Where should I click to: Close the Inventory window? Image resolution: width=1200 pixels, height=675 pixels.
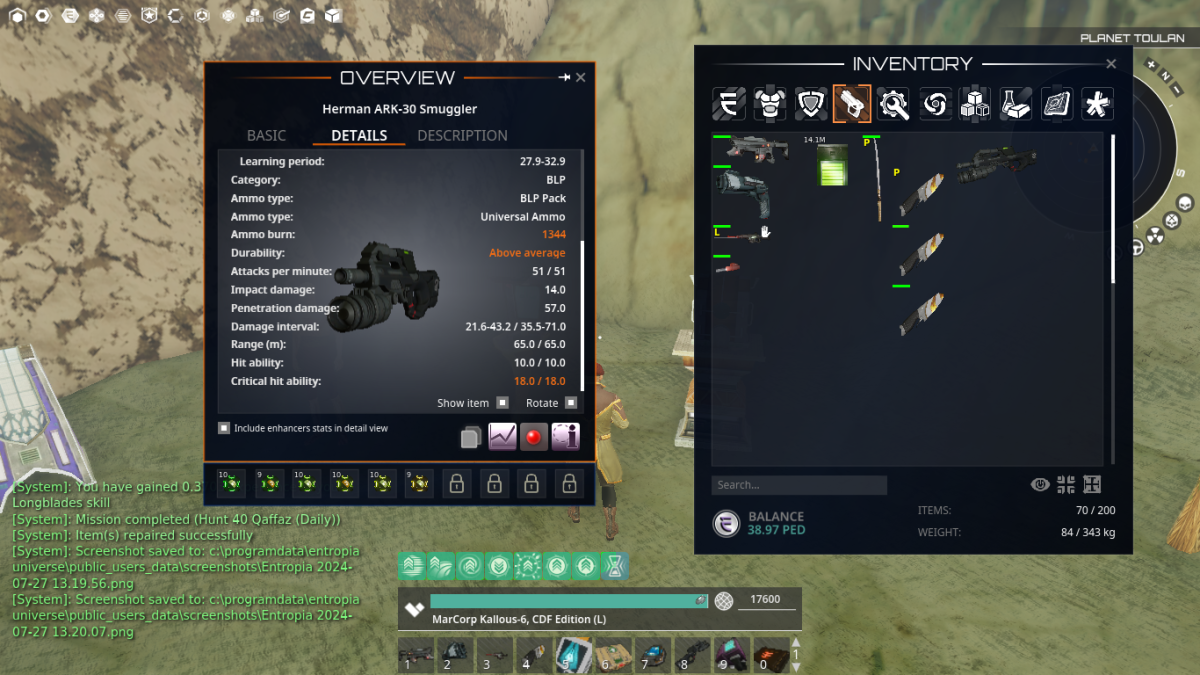point(1111,64)
